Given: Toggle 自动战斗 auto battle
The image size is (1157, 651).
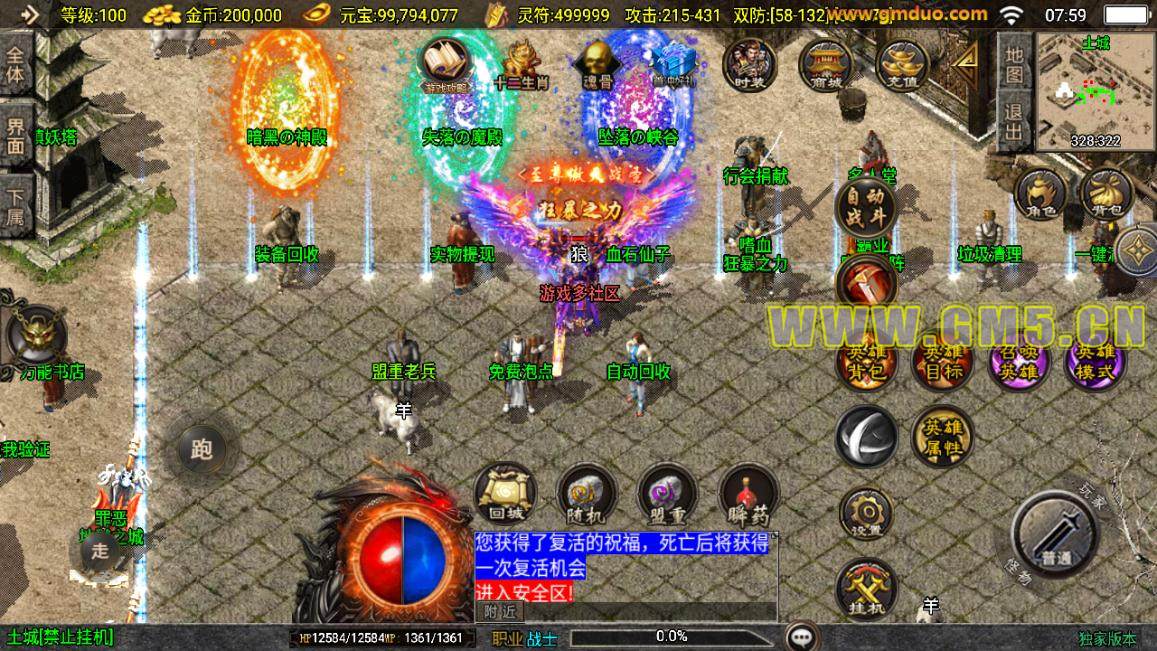Looking at the screenshot, I should (x=865, y=205).
